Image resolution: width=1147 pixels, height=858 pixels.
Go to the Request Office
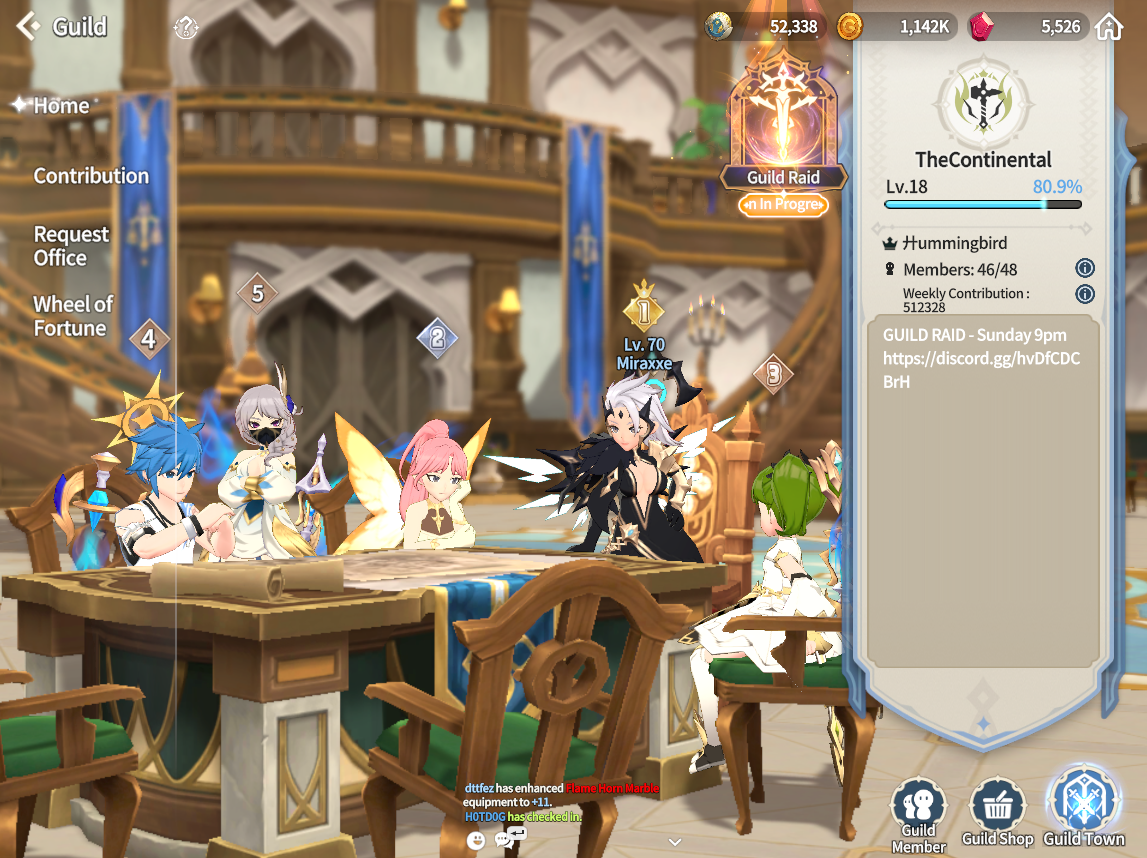pyautogui.click(x=71, y=246)
